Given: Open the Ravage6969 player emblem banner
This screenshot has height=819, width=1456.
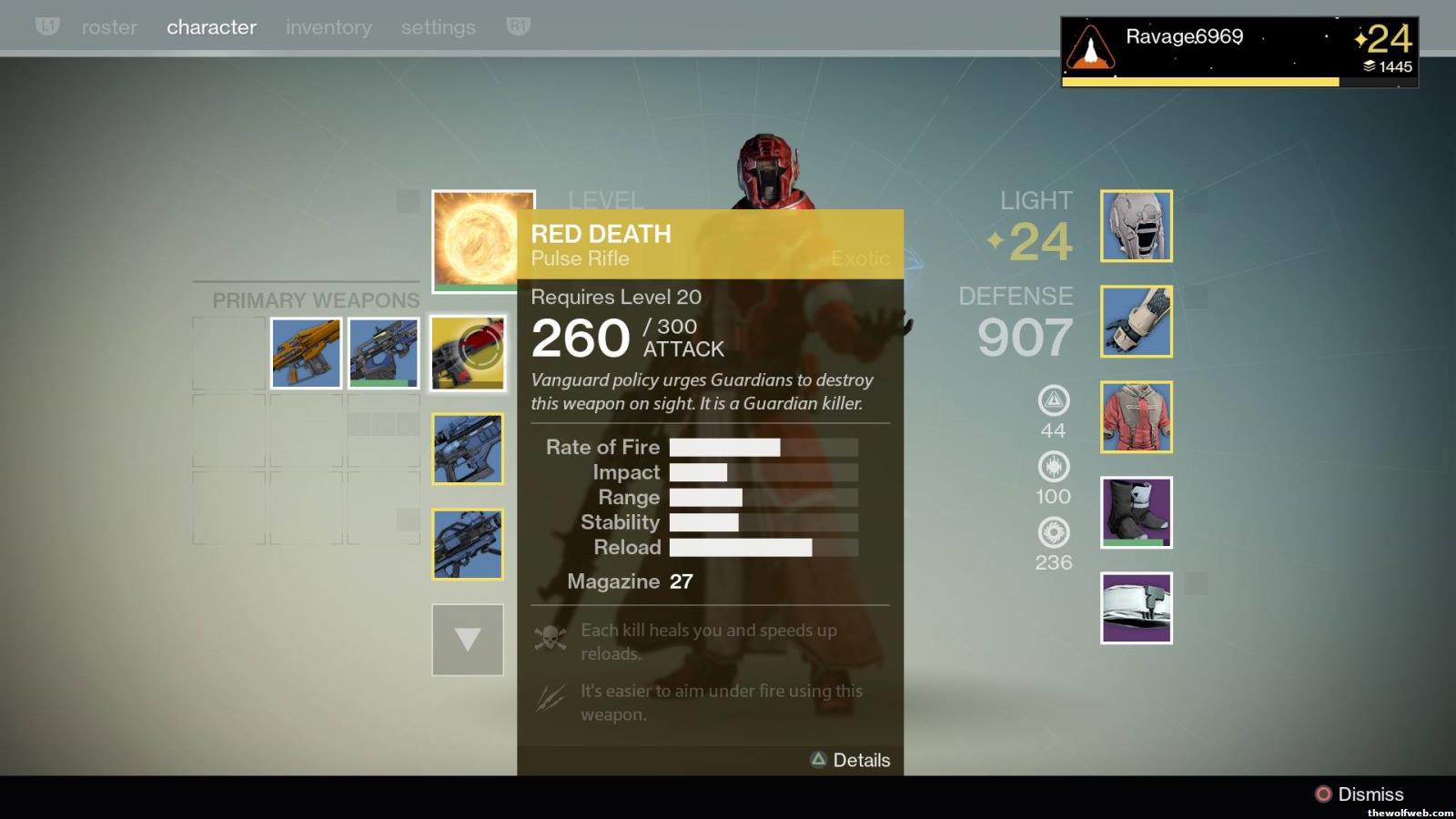Looking at the screenshot, I should [1239, 51].
